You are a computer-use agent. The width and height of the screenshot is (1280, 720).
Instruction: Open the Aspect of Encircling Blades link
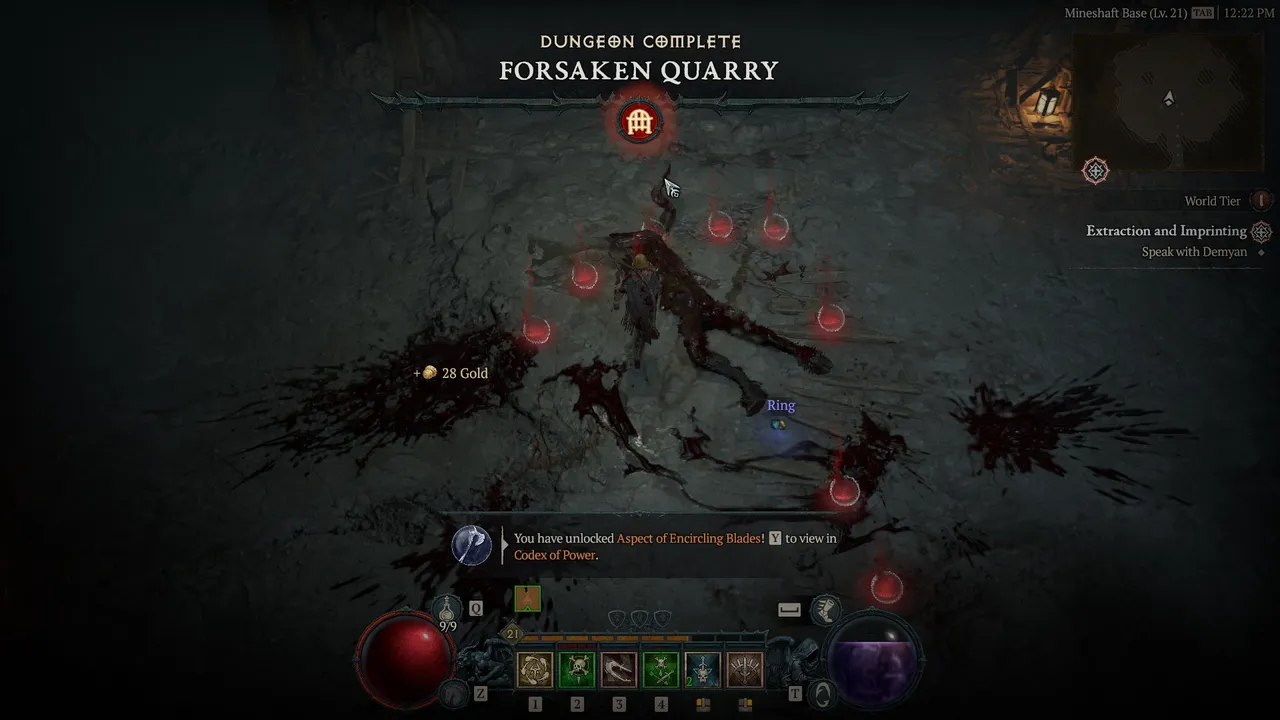pos(688,539)
